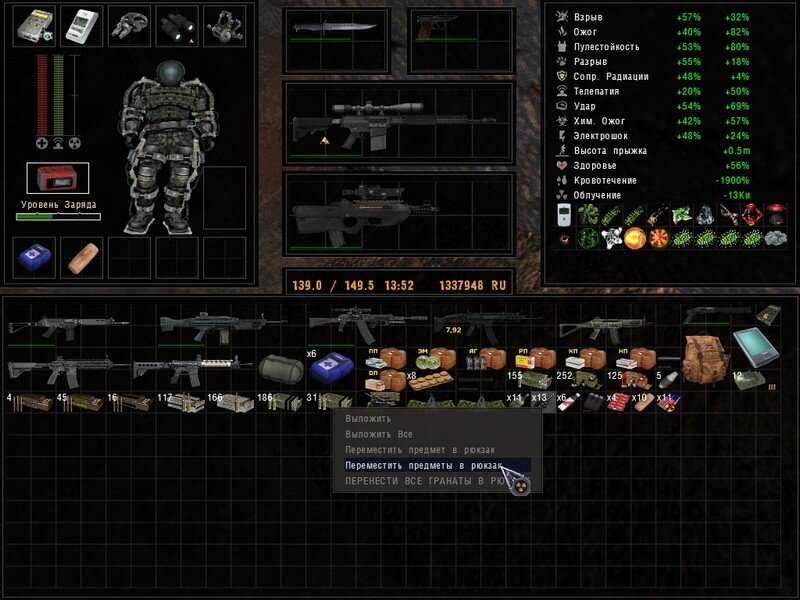Select the binoculars equipment slot
Viewport: 800px width, 600px height.
click(x=178, y=26)
